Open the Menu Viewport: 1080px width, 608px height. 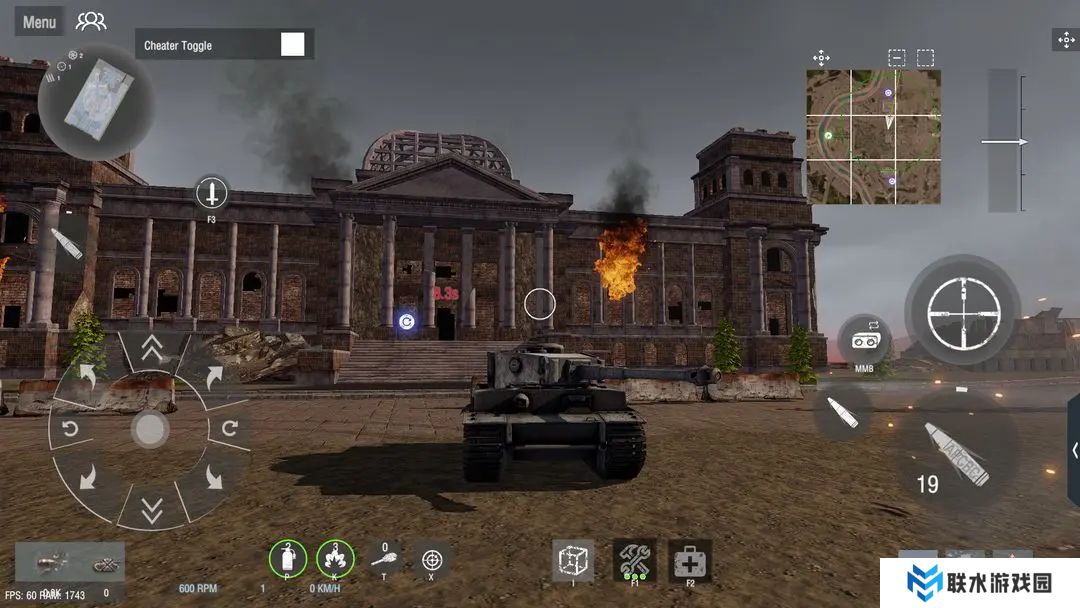(x=39, y=22)
